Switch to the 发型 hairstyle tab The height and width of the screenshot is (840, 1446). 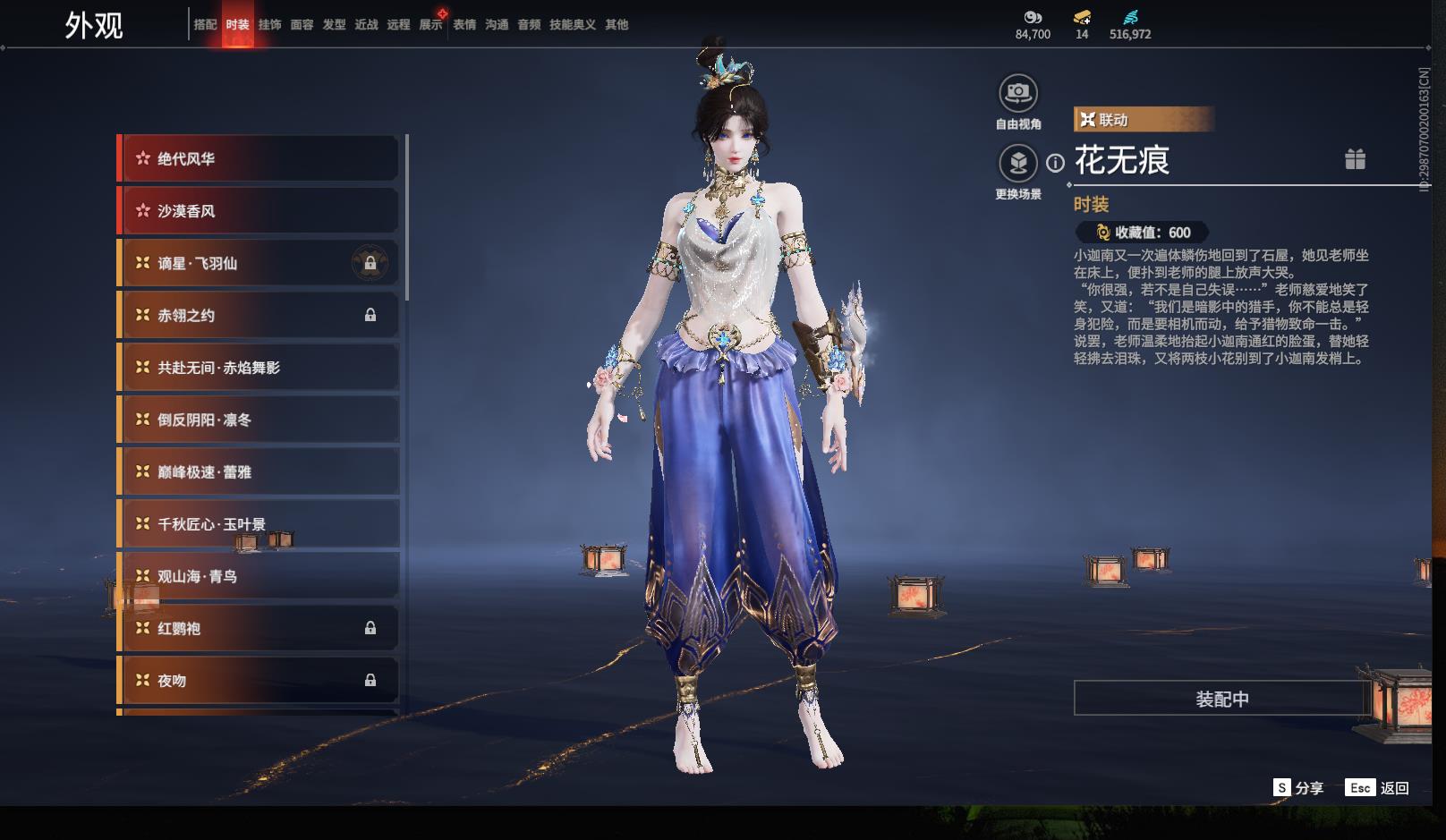(334, 25)
